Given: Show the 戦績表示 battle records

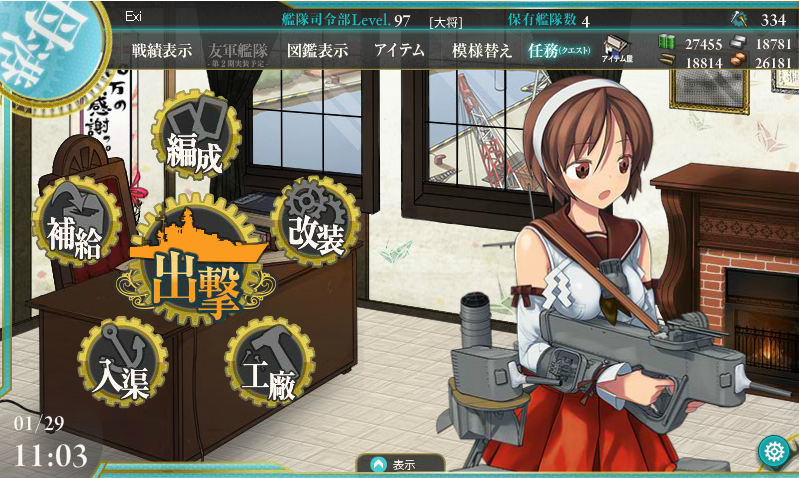Looking at the screenshot, I should [161, 51].
